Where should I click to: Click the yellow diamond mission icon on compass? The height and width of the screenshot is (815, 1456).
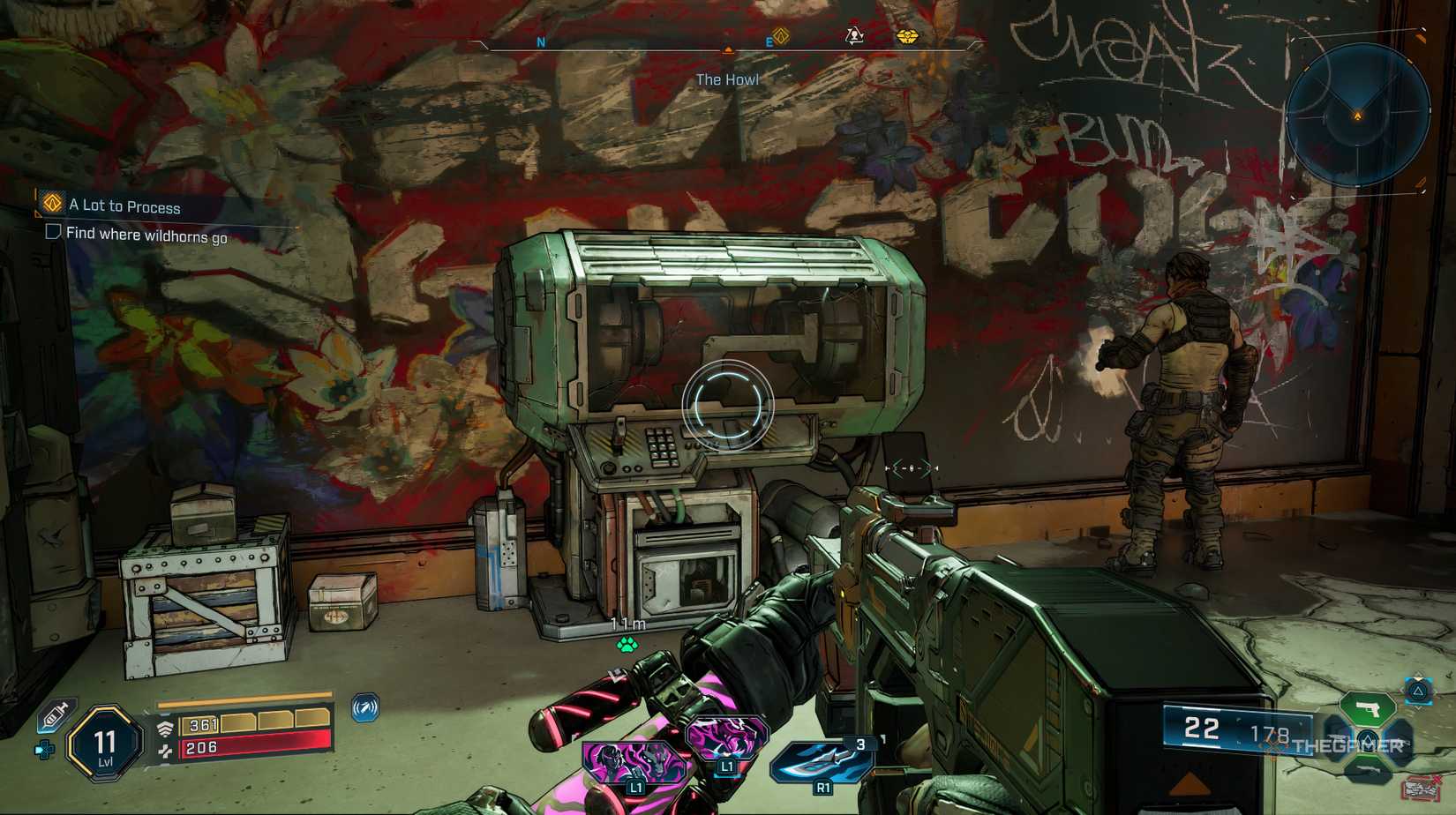[777, 39]
